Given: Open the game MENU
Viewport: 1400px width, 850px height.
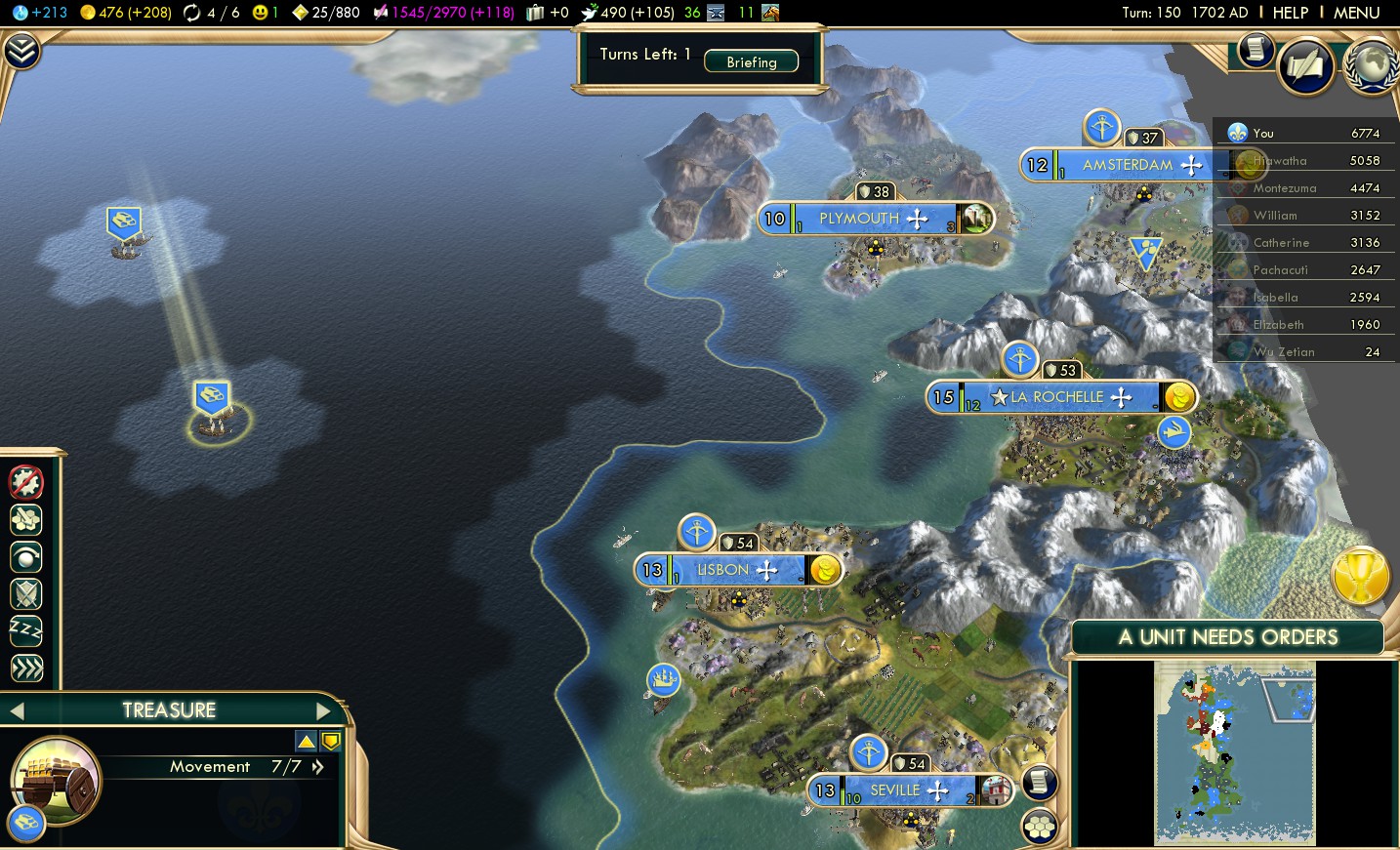Looking at the screenshot, I should pos(1356,13).
